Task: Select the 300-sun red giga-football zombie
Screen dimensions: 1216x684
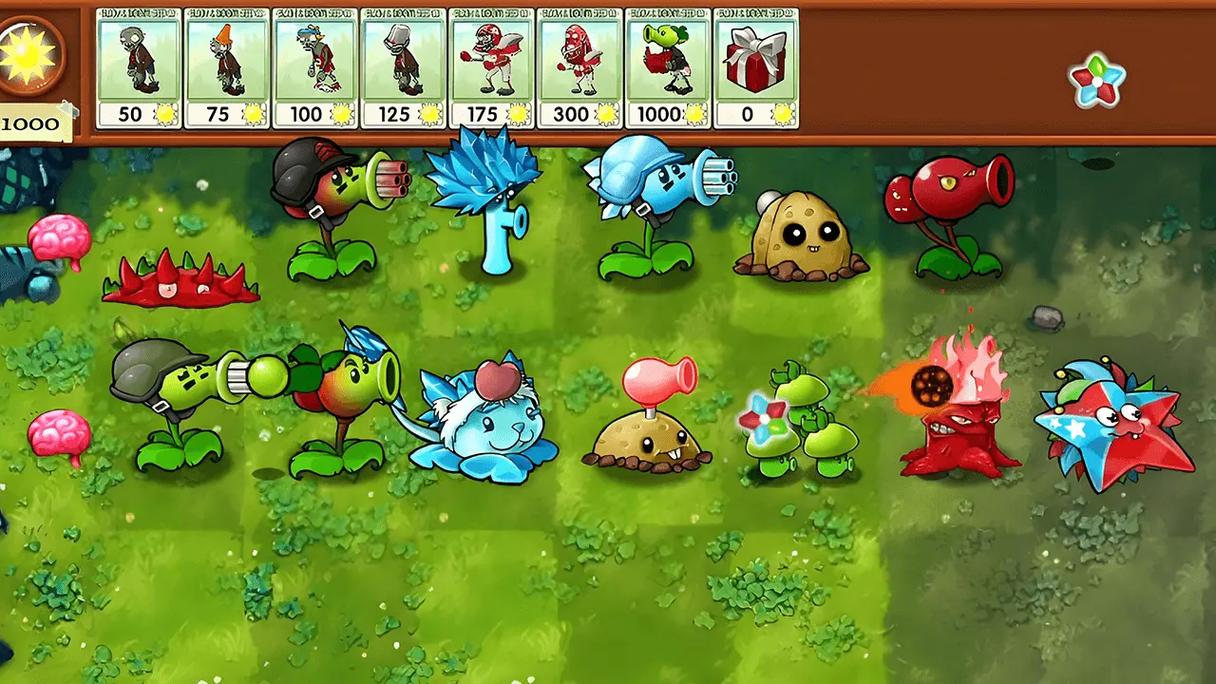Action: pyautogui.click(x=580, y=68)
